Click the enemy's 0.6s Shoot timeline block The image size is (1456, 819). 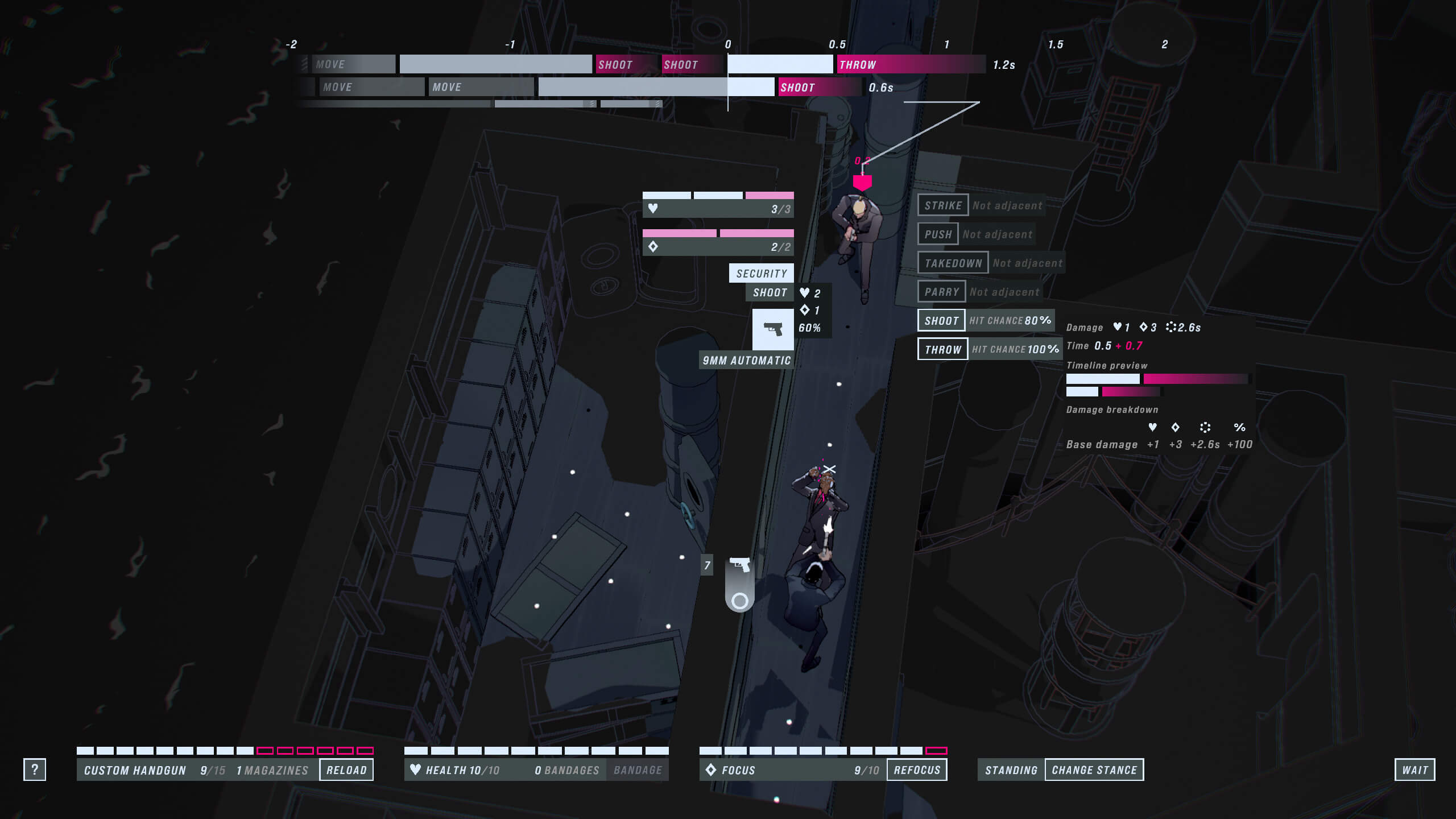click(819, 87)
